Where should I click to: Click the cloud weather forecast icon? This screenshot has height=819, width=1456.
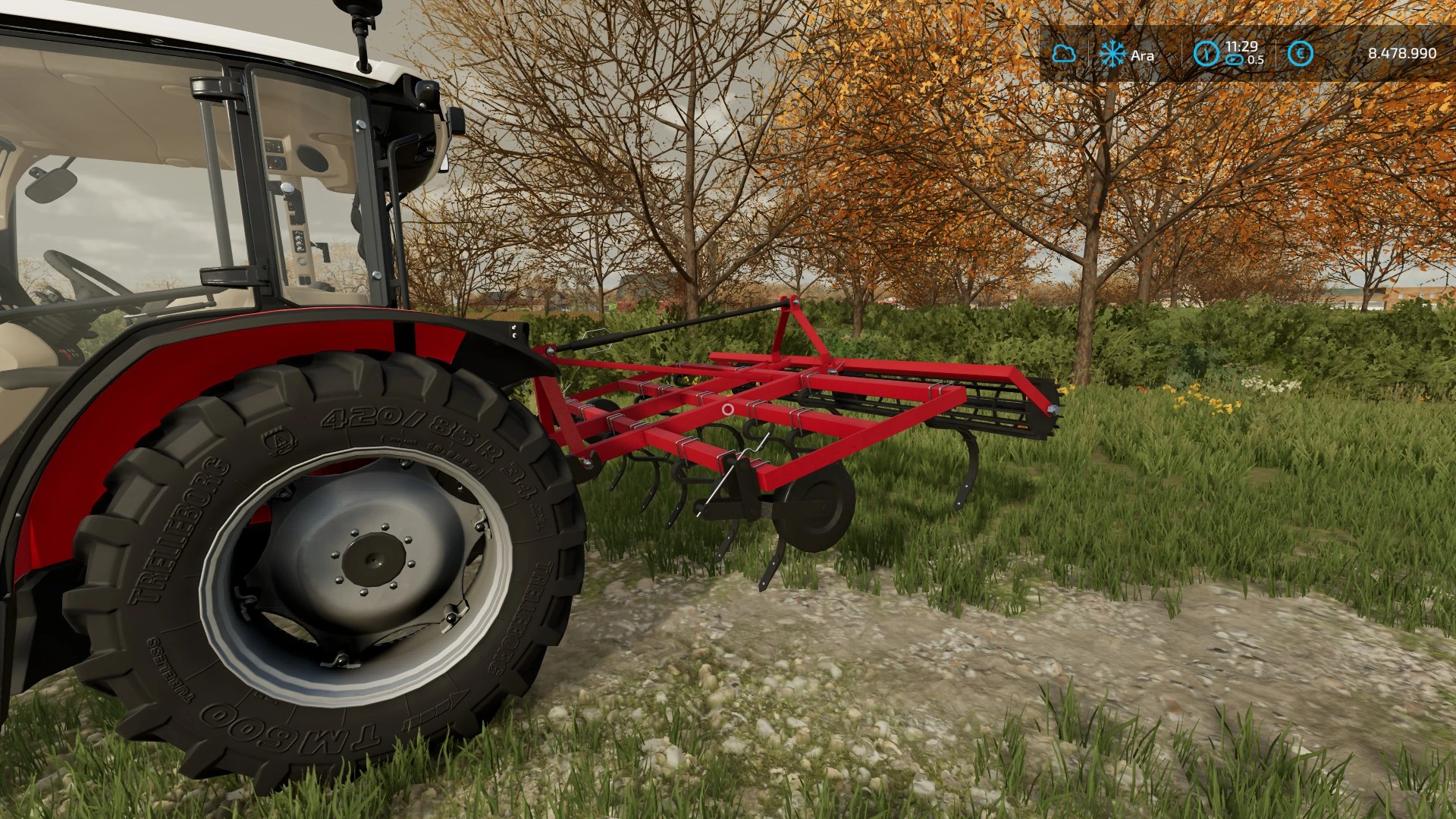pos(1065,53)
